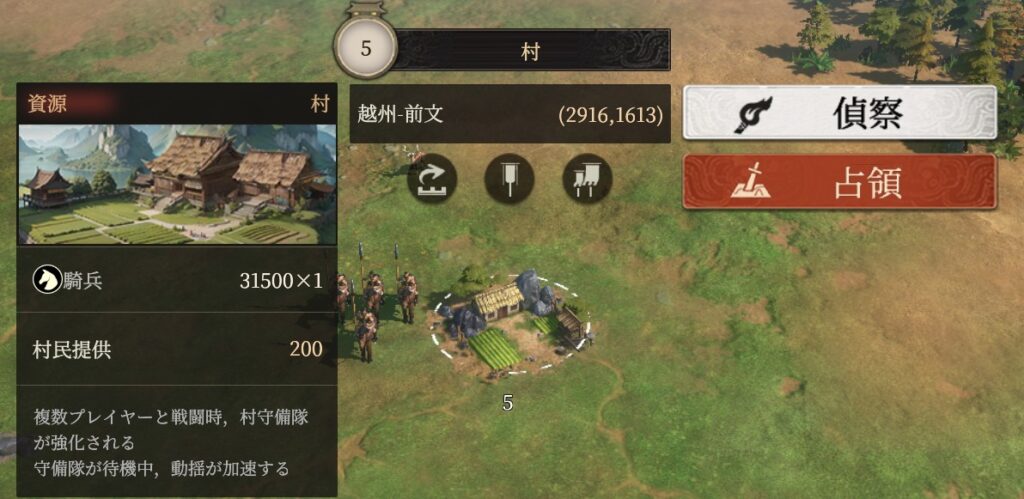The image size is (1024, 499).
Task: Scout the village with 偵察
Action: point(839,113)
